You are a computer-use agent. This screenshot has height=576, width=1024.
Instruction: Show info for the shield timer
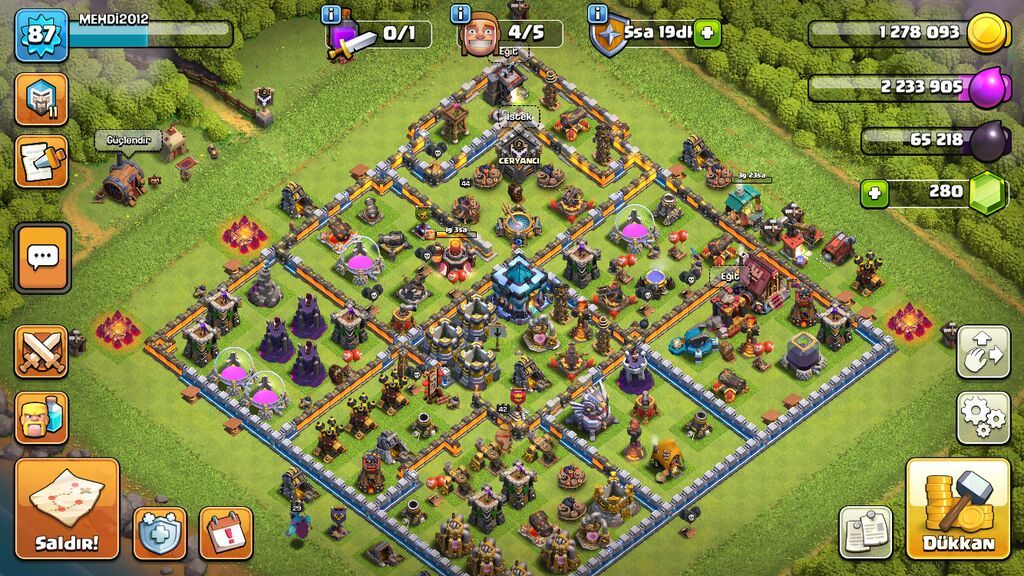(x=598, y=14)
